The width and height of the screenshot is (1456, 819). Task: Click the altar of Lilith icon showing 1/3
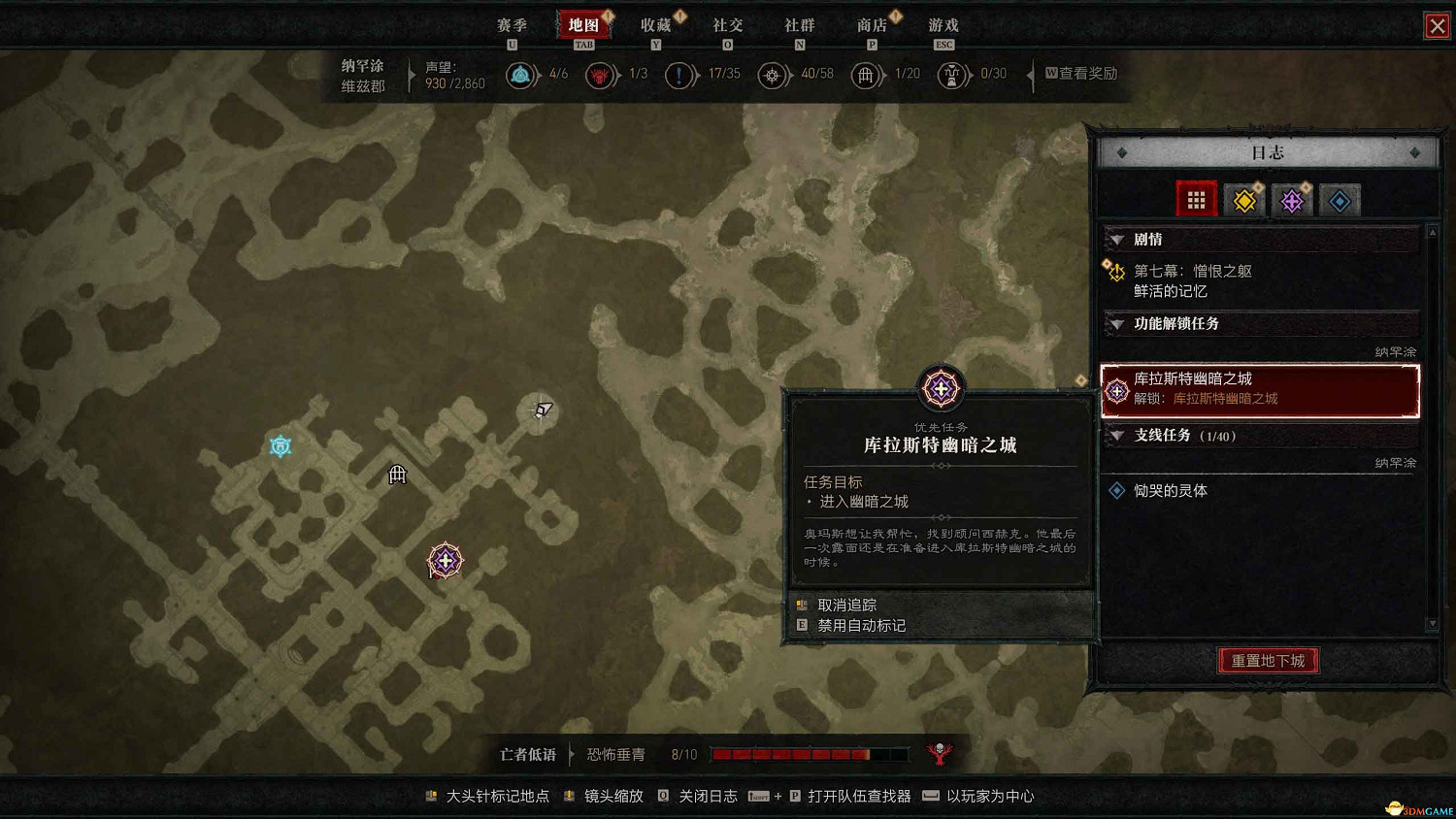click(601, 75)
